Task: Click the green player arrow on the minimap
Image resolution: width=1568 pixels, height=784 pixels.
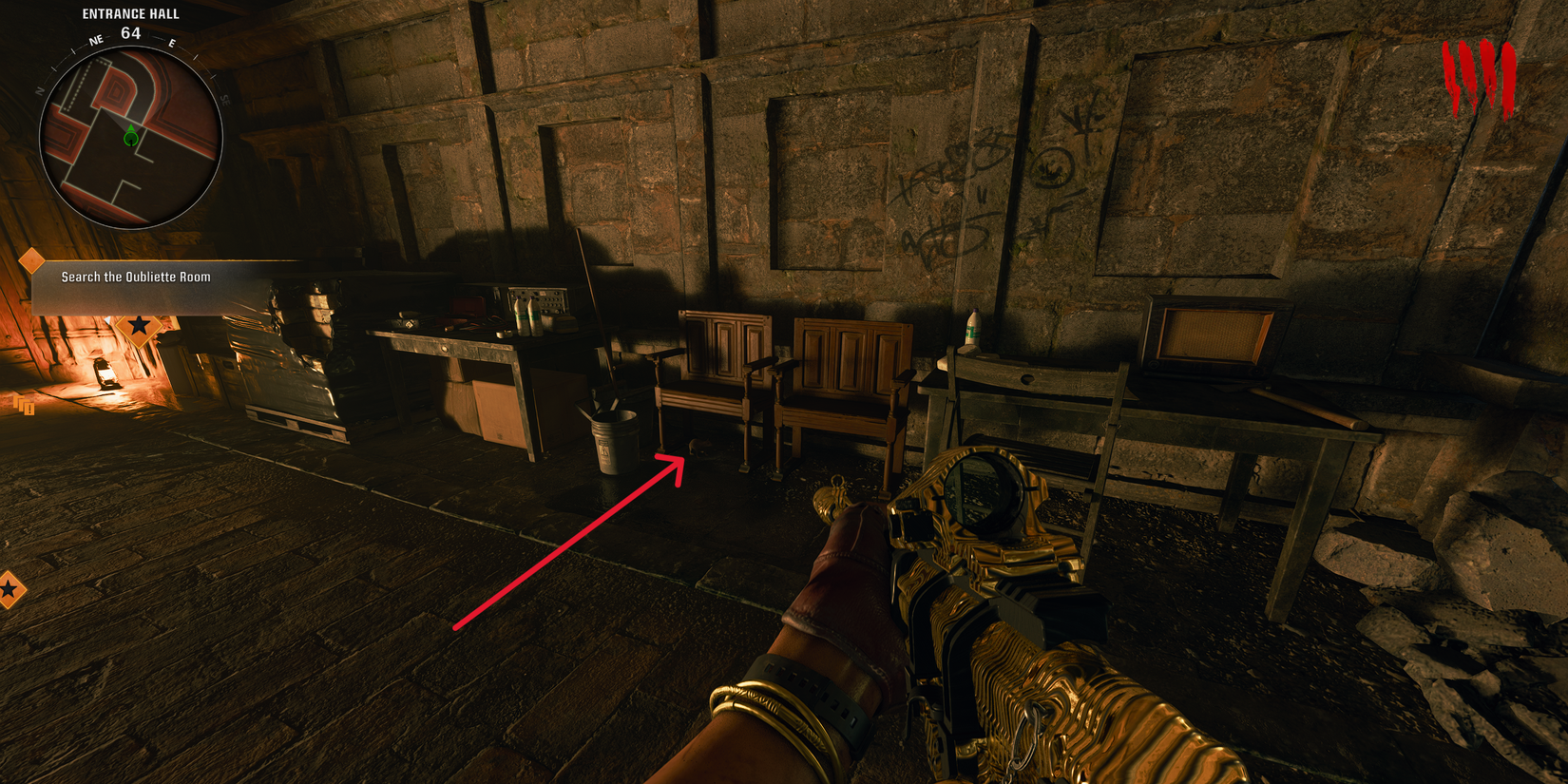Action: (130, 135)
